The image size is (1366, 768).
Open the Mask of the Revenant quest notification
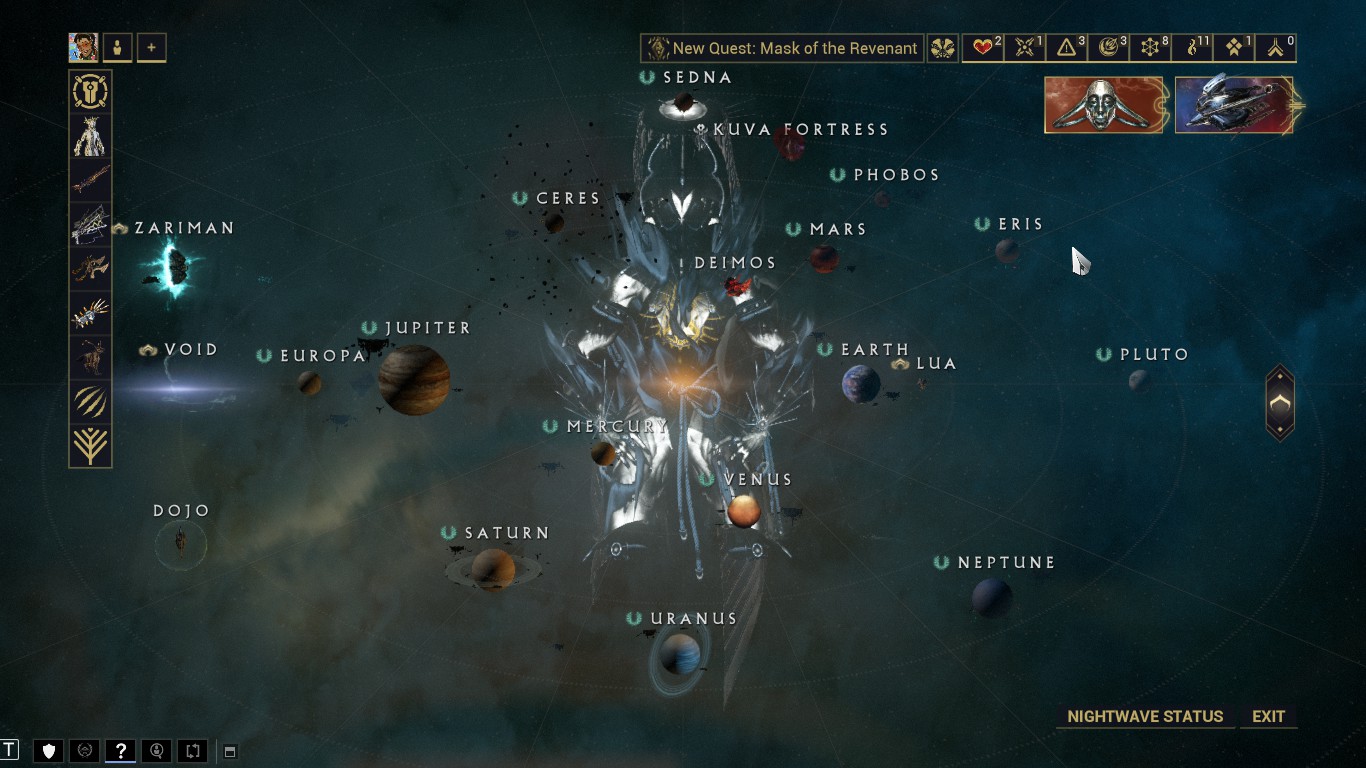782,48
